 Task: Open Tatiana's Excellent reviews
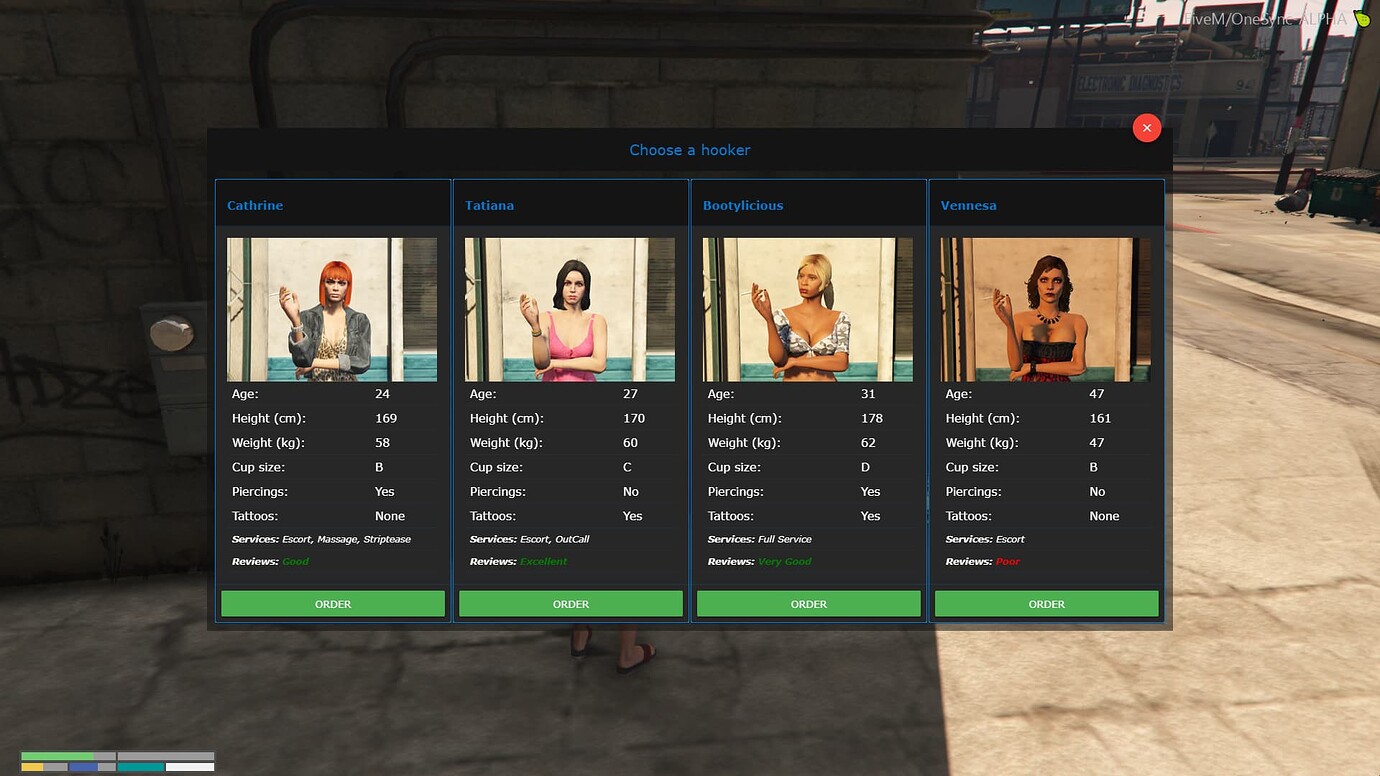543,561
